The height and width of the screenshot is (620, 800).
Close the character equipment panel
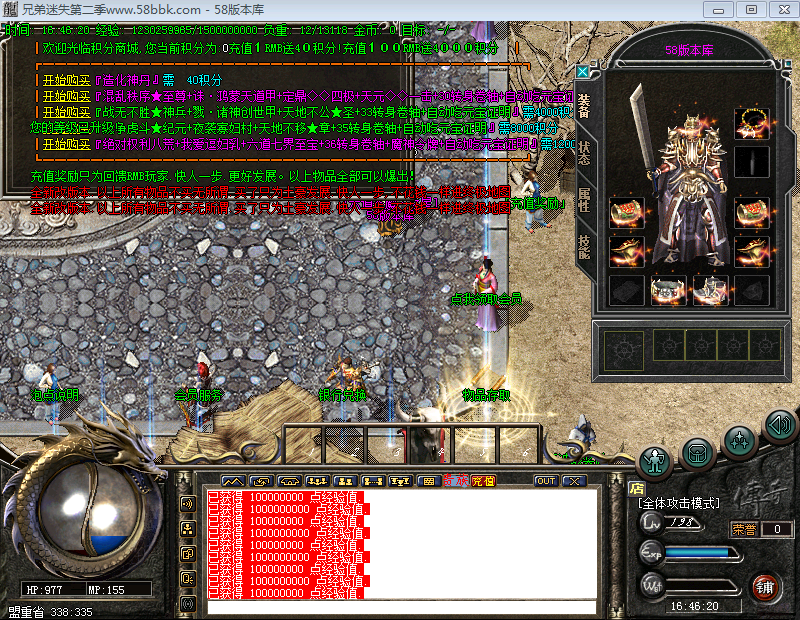tap(583, 72)
